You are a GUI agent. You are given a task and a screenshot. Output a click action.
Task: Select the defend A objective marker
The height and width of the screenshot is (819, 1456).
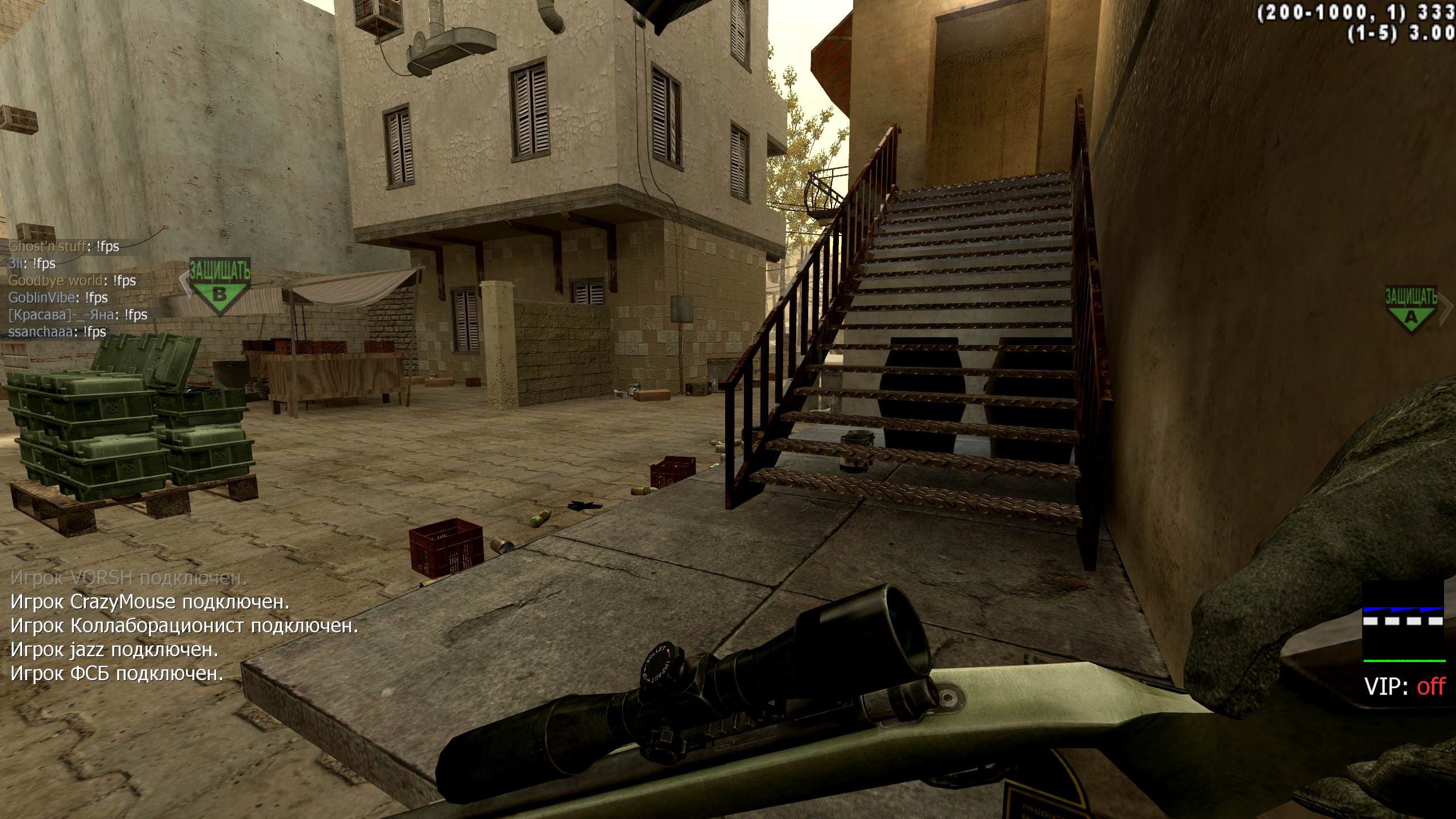1410,311
